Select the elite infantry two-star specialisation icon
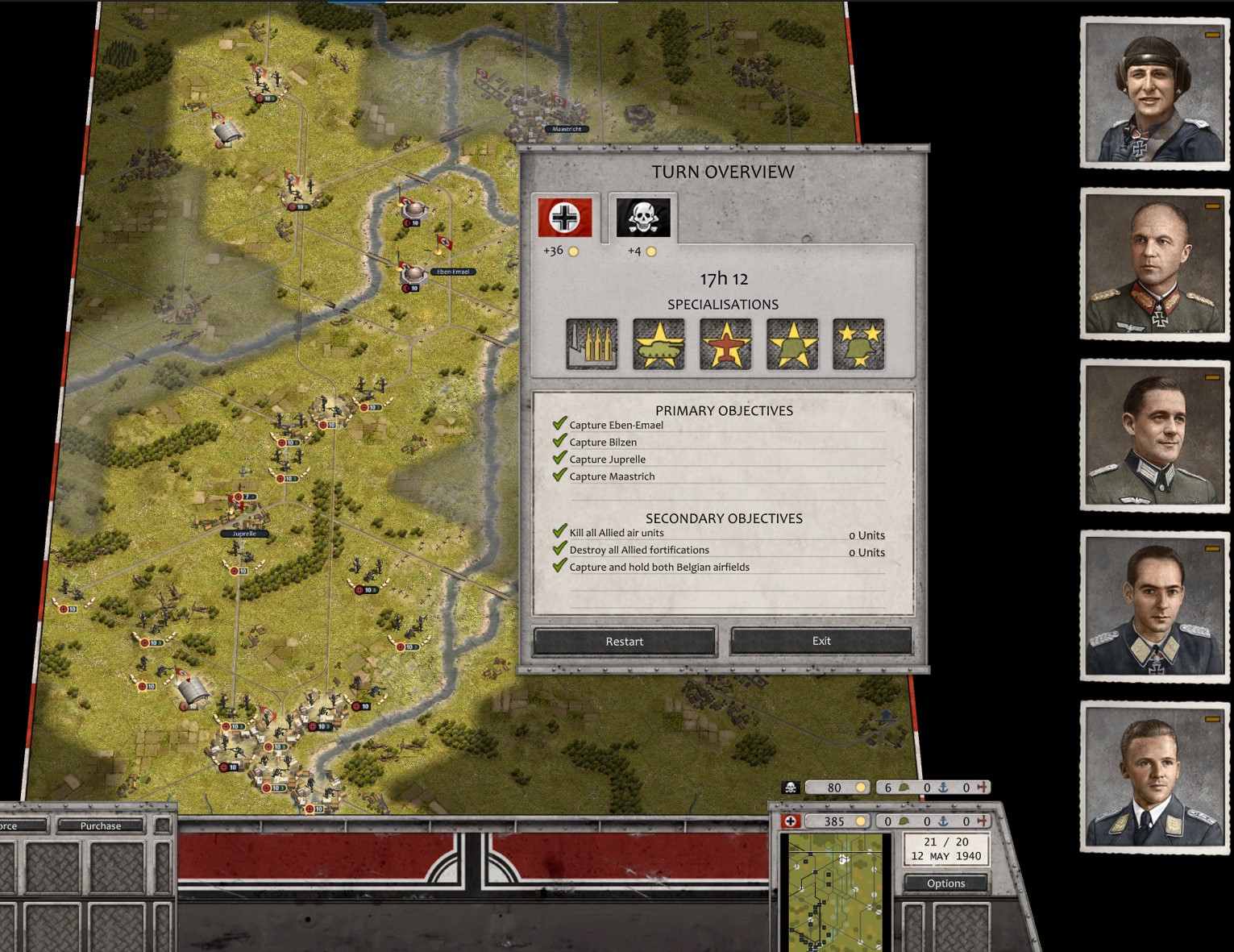Screen dimensions: 1234x952 (858, 343)
